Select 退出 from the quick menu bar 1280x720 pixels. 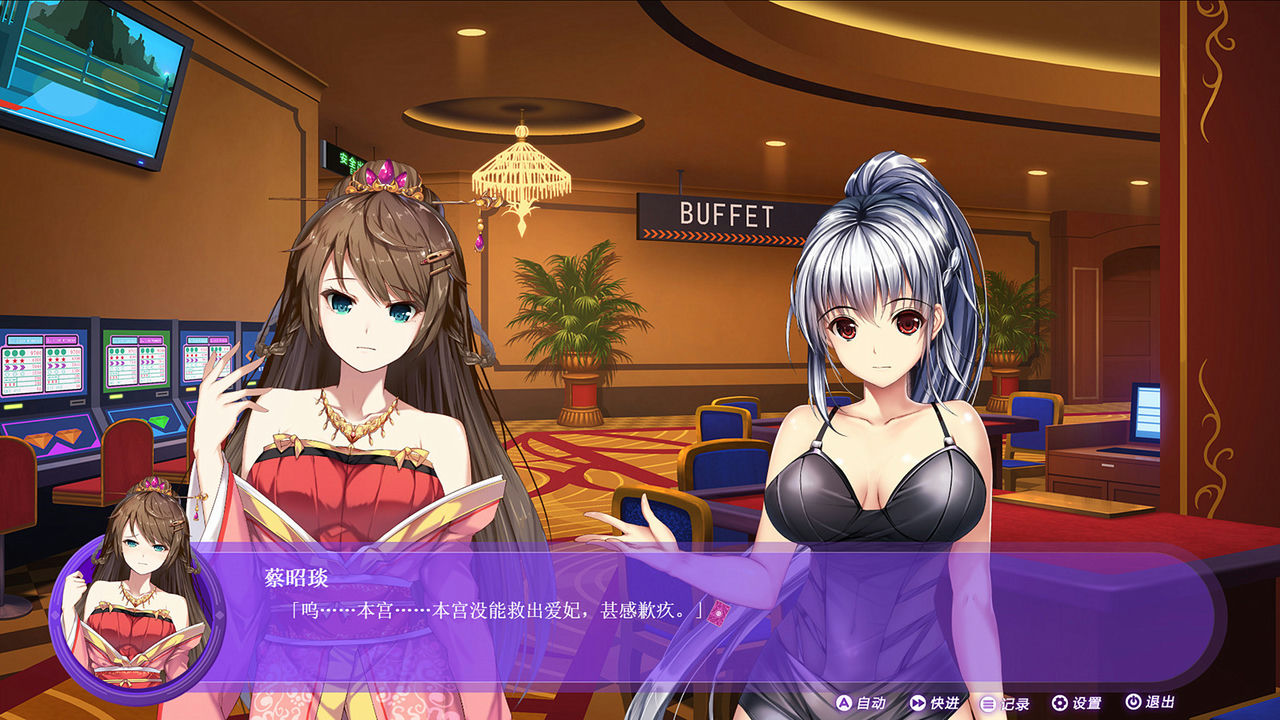(1160, 705)
